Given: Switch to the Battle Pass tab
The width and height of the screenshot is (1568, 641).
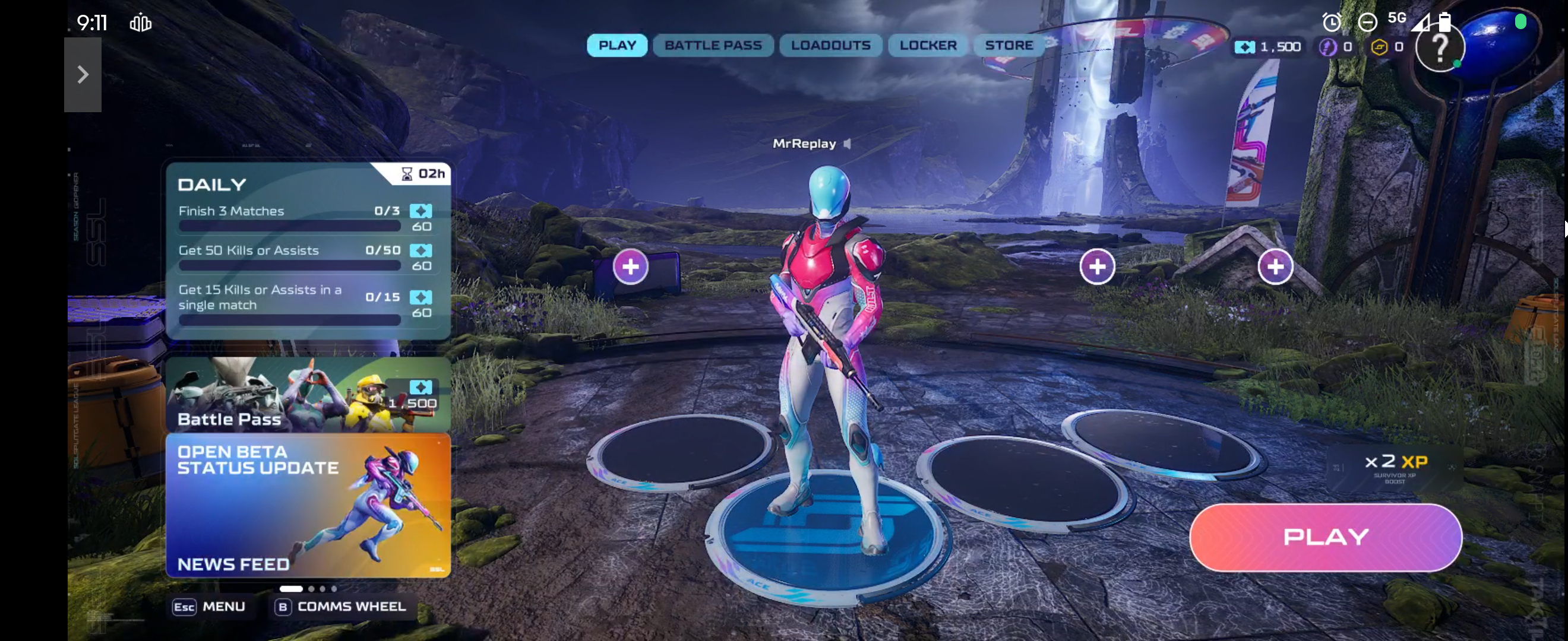Looking at the screenshot, I should pyautogui.click(x=713, y=46).
